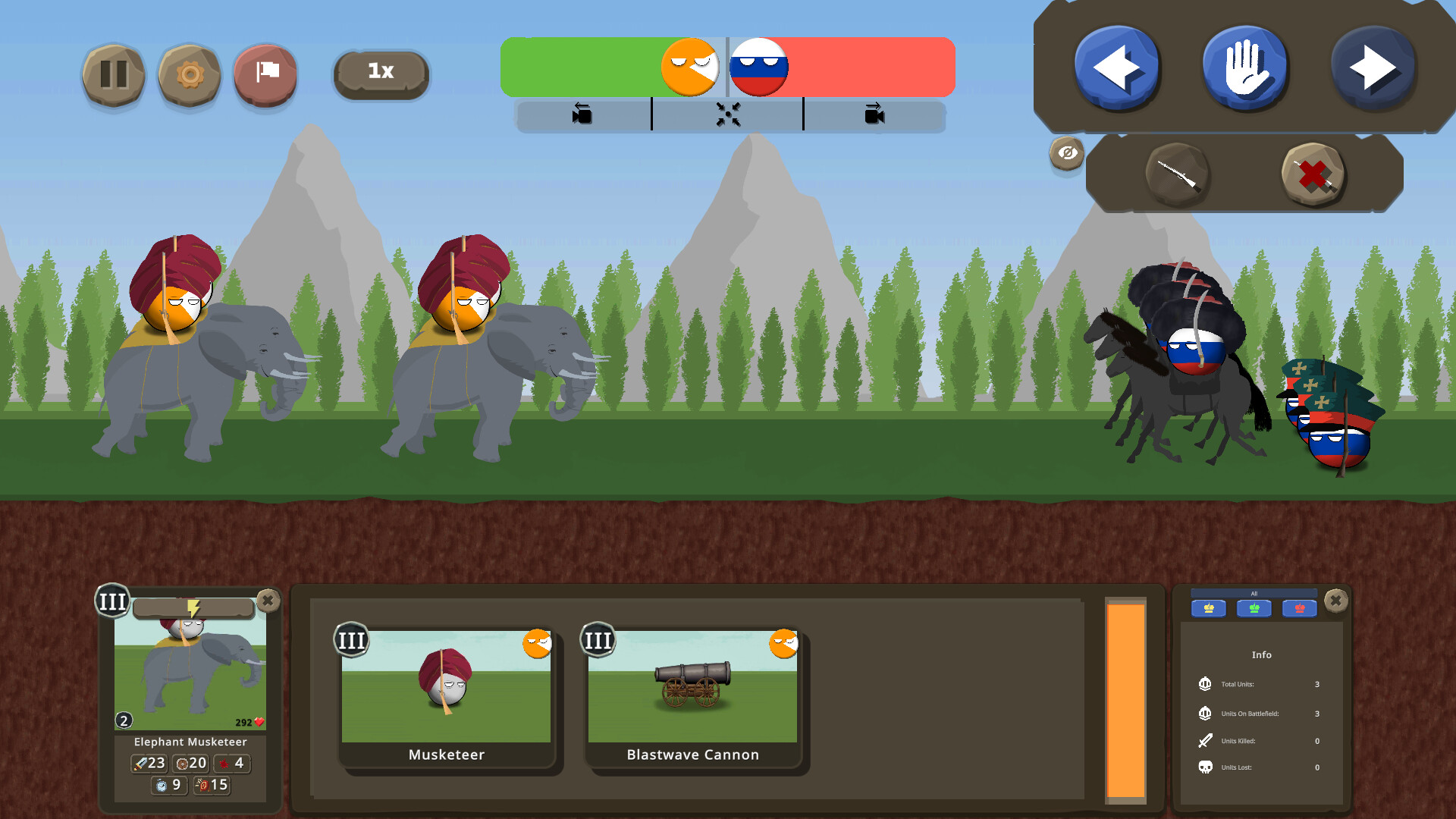Click the center camera focus icon
Viewport: 1456px width, 819px height.
point(728,115)
